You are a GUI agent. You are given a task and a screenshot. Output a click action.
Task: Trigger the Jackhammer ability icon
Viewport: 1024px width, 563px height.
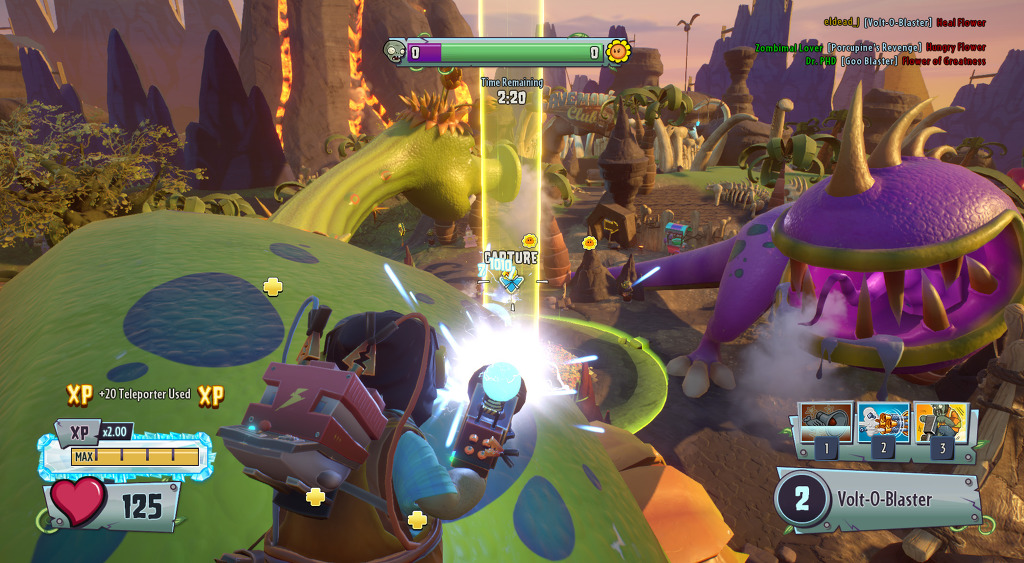point(940,422)
